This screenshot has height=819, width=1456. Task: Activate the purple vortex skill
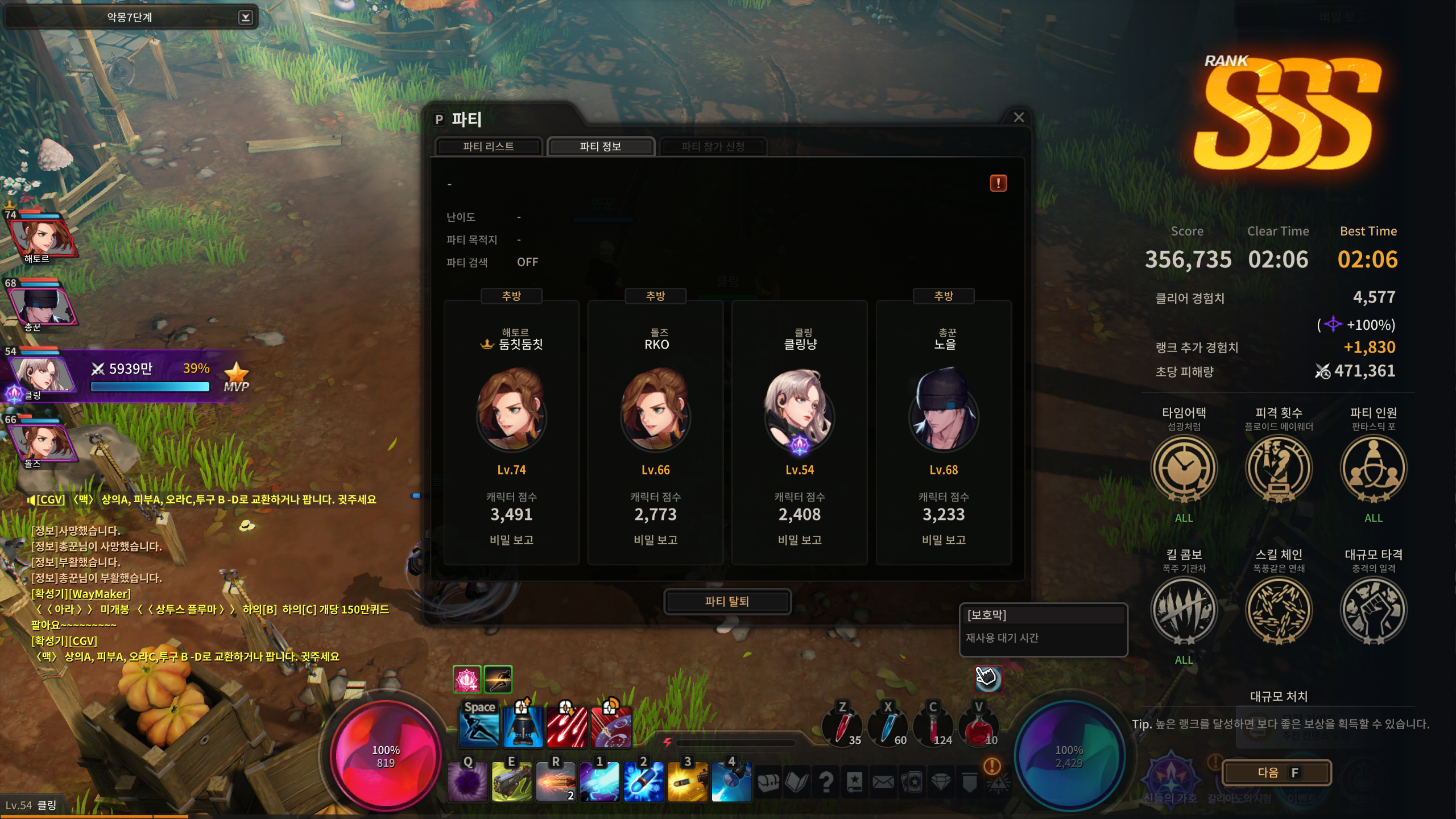[x=468, y=782]
